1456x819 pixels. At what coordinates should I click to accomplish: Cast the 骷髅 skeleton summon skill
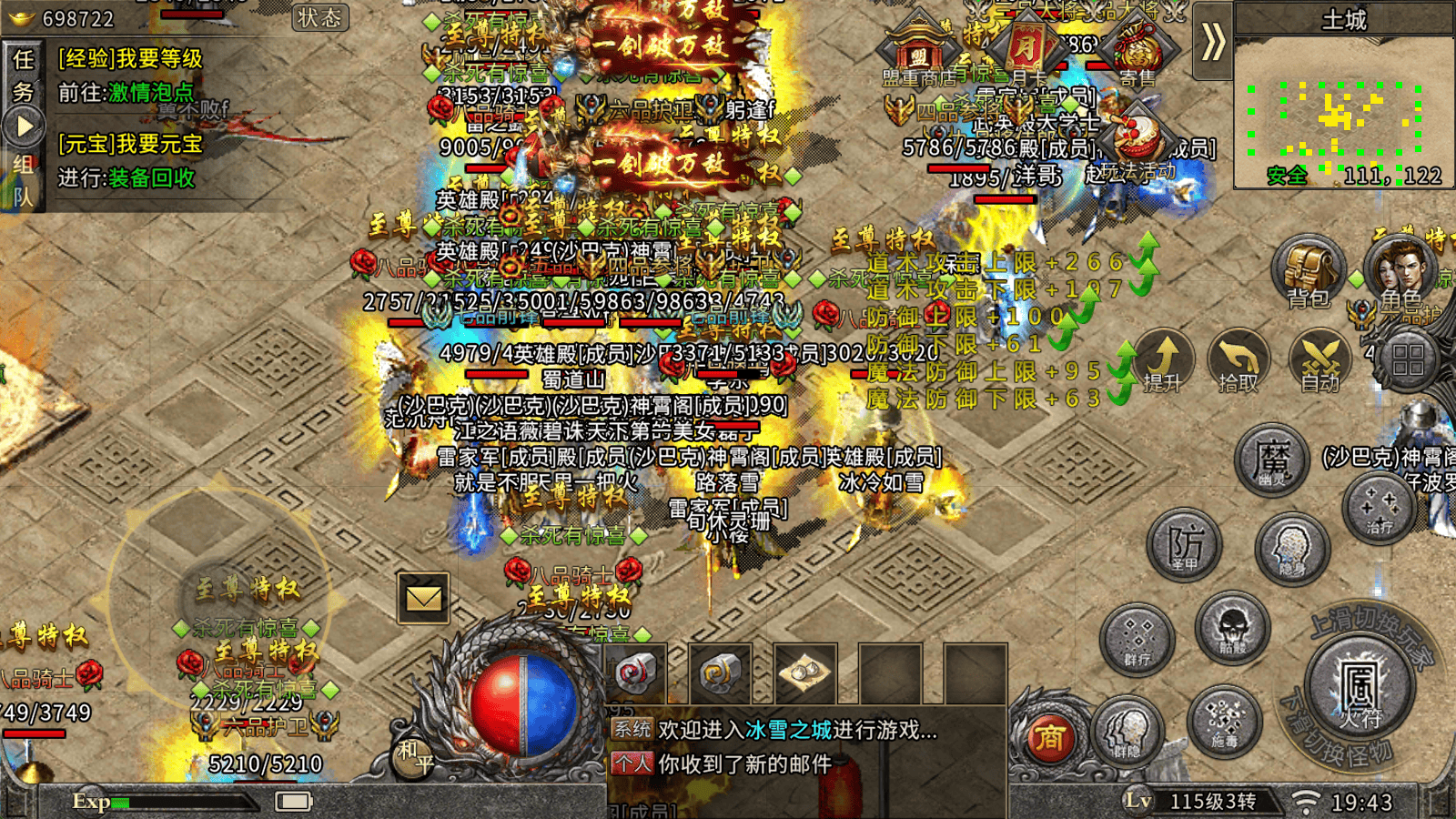pyautogui.click(x=1232, y=628)
